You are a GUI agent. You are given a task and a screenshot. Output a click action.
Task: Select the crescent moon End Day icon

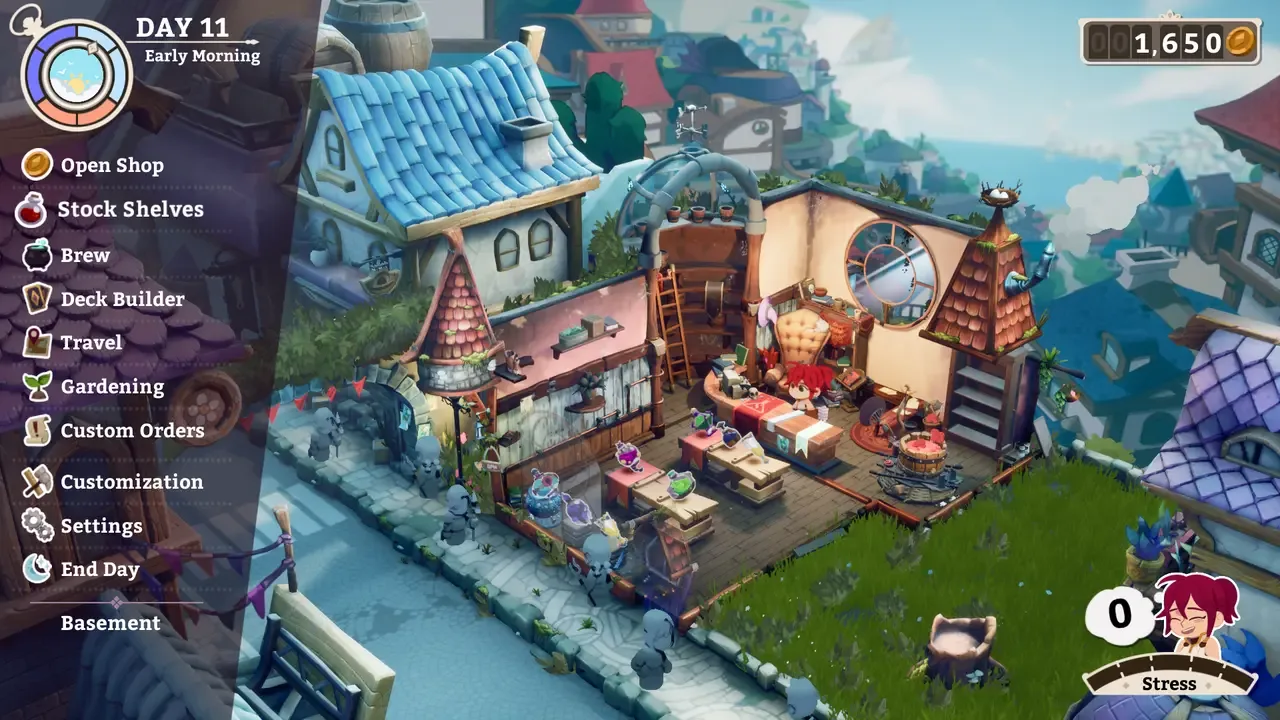(36, 569)
